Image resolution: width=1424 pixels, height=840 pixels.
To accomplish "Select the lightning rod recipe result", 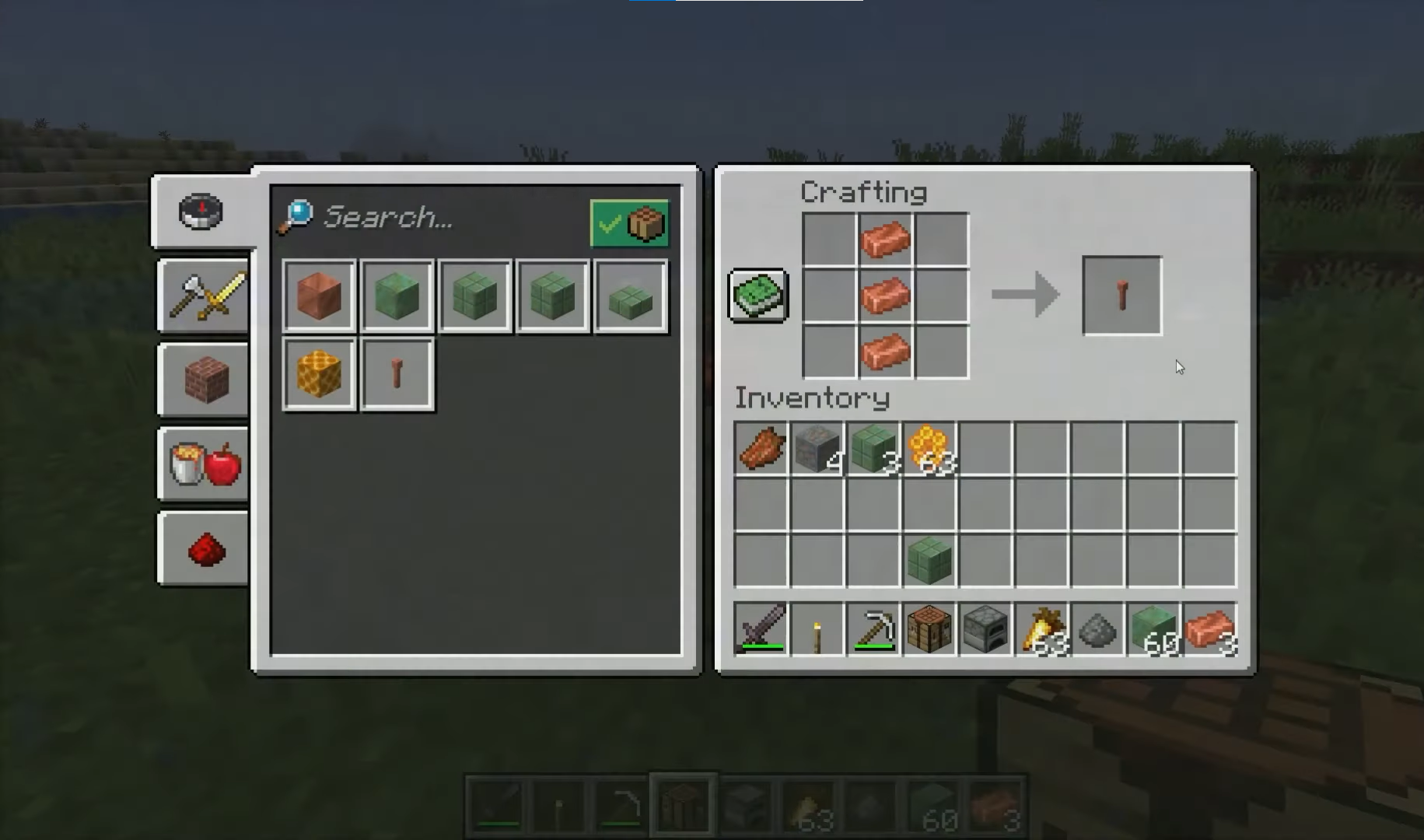I will (x=397, y=373).
